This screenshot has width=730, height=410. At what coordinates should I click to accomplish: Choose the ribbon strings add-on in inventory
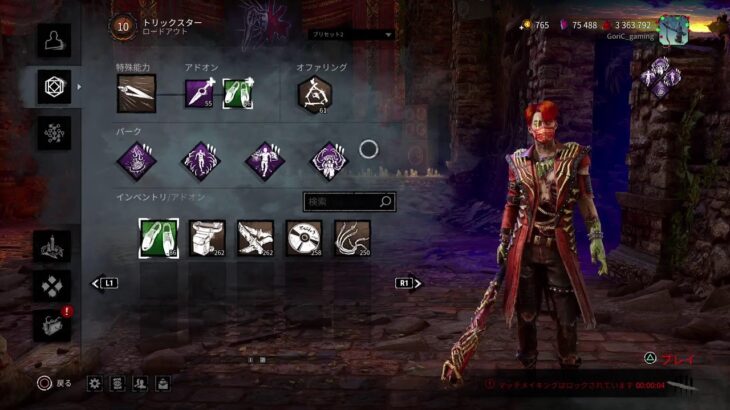(x=352, y=238)
